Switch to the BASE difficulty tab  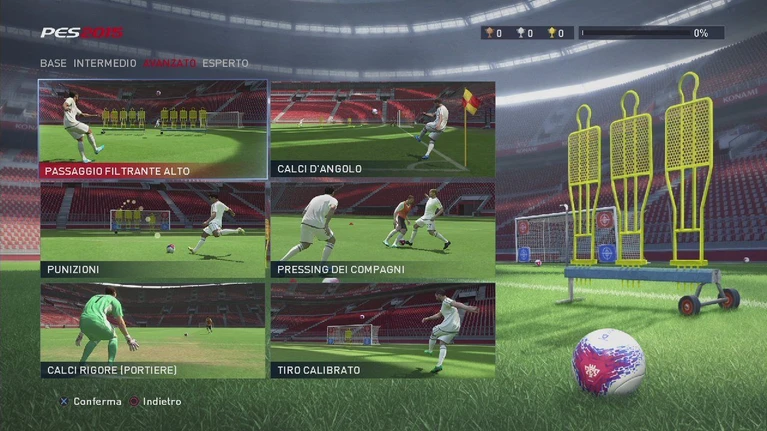(54, 63)
